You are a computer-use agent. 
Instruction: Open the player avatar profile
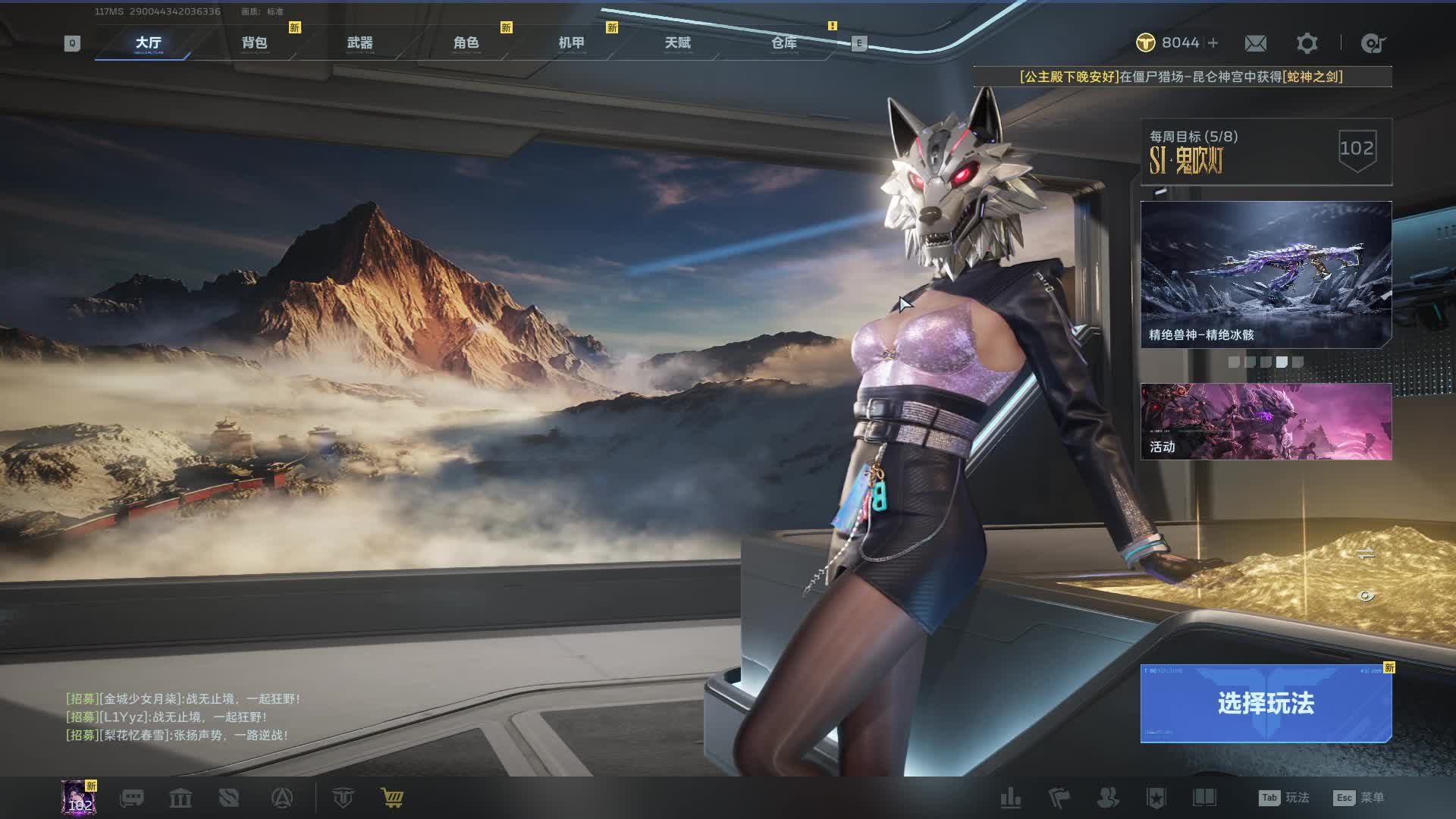79,798
